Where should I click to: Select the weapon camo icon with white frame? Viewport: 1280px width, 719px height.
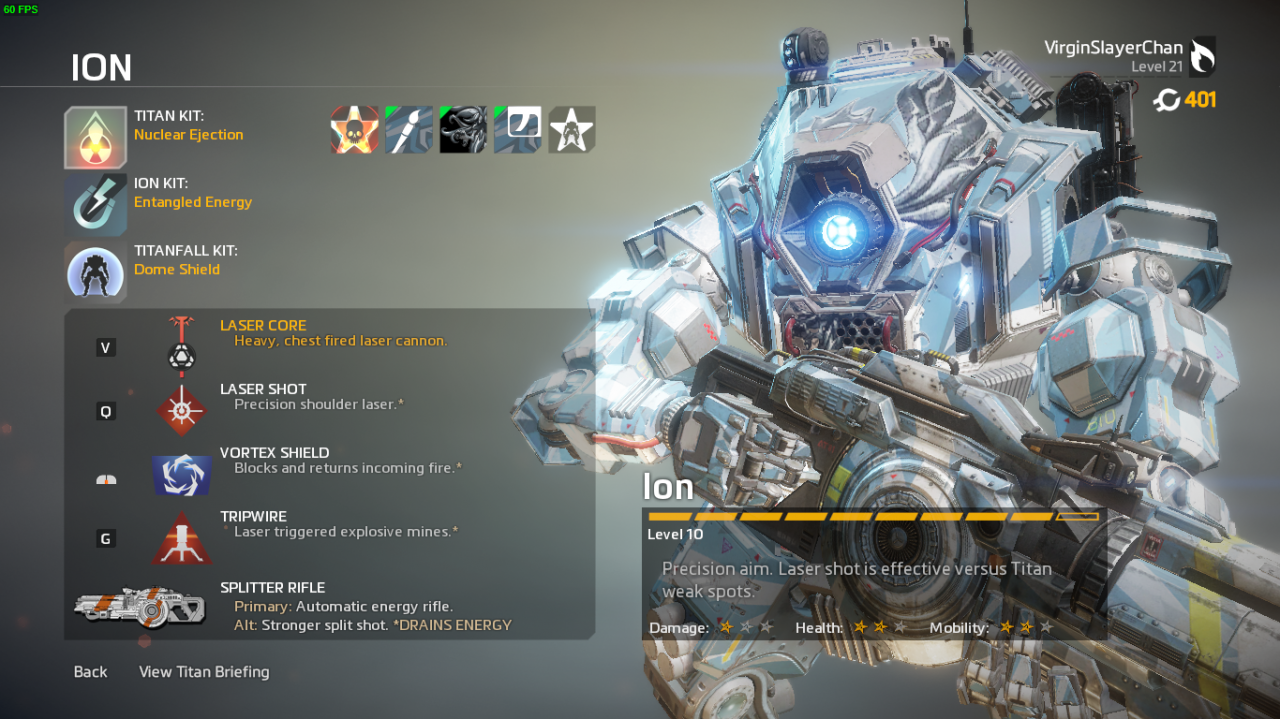point(517,130)
